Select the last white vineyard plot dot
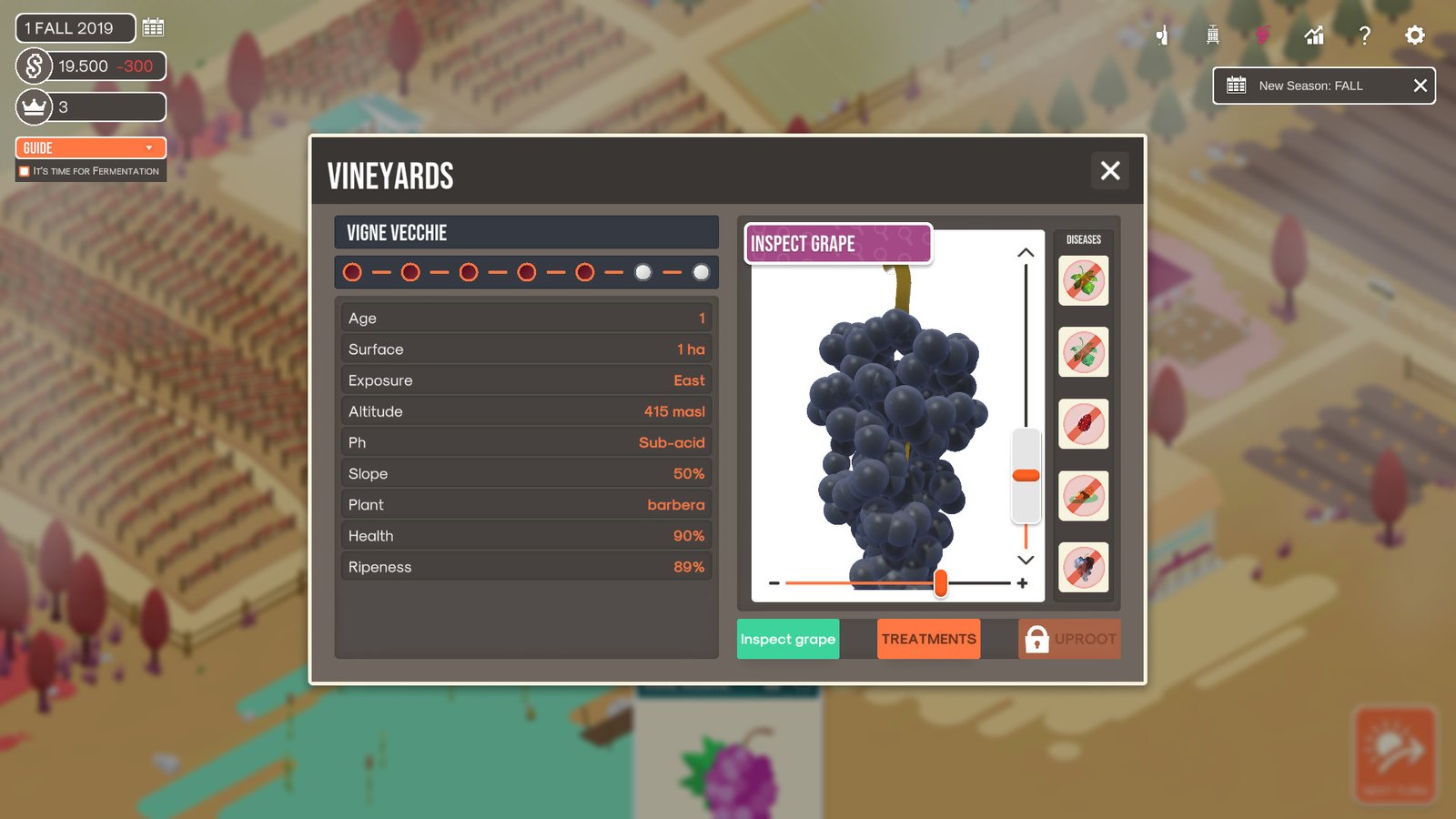1456x819 pixels. [x=701, y=272]
